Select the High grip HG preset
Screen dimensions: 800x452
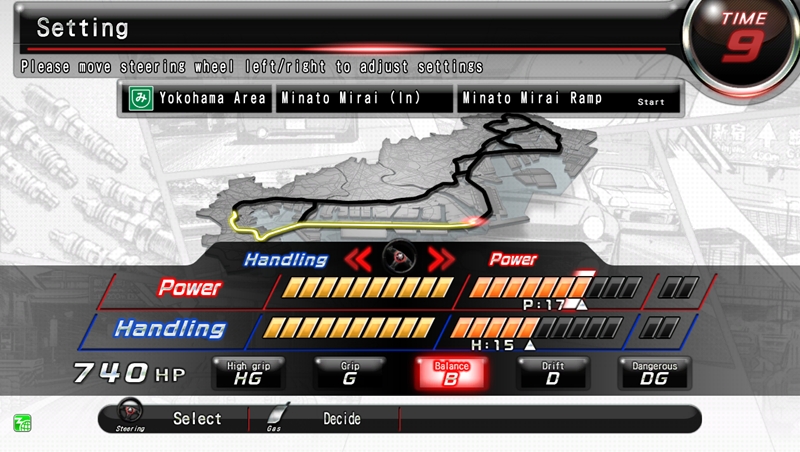248,373
